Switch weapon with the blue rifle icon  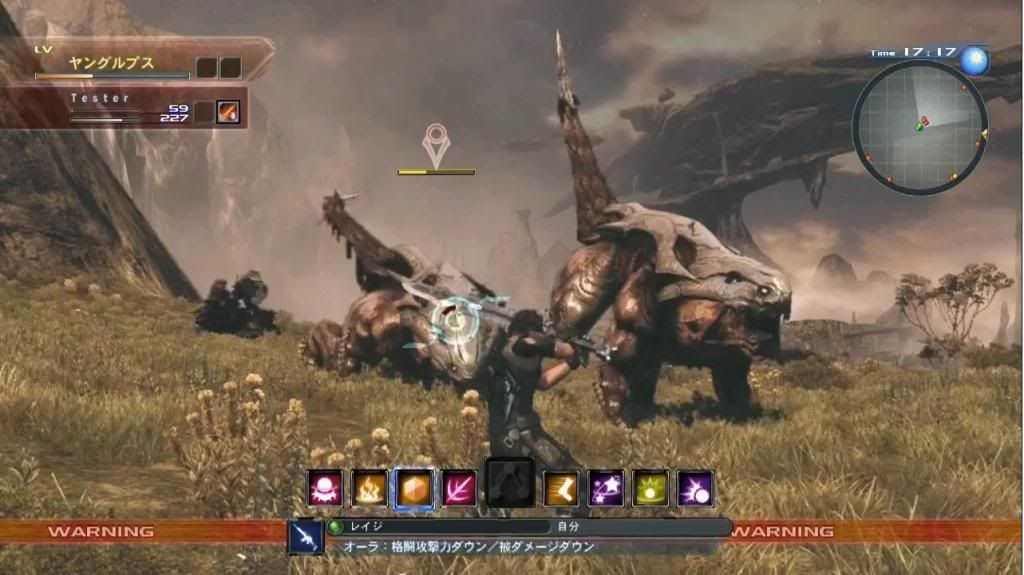click(x=305, y=537)
